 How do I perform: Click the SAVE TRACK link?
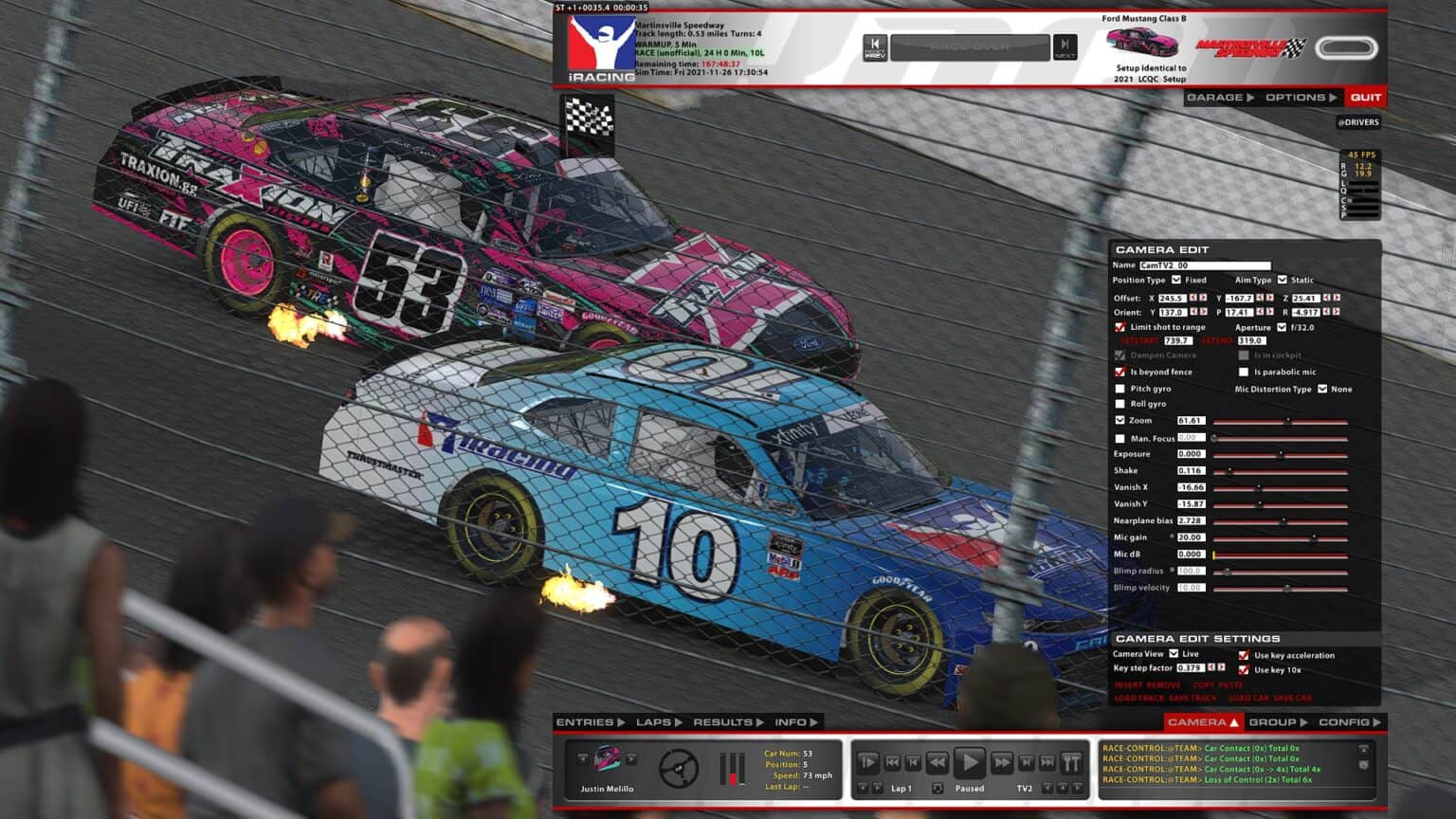tap(1192, 698)
